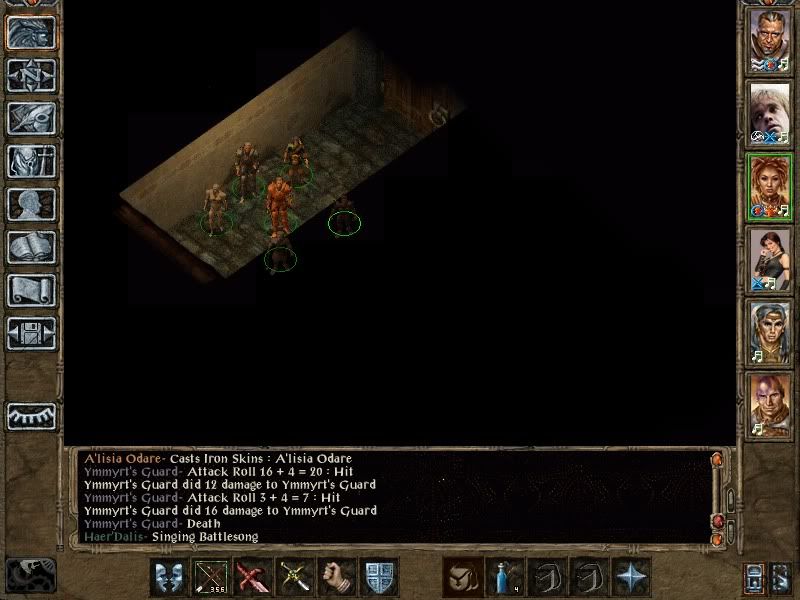Select the crossed red swords slot
800x600 pixels.
253,578
